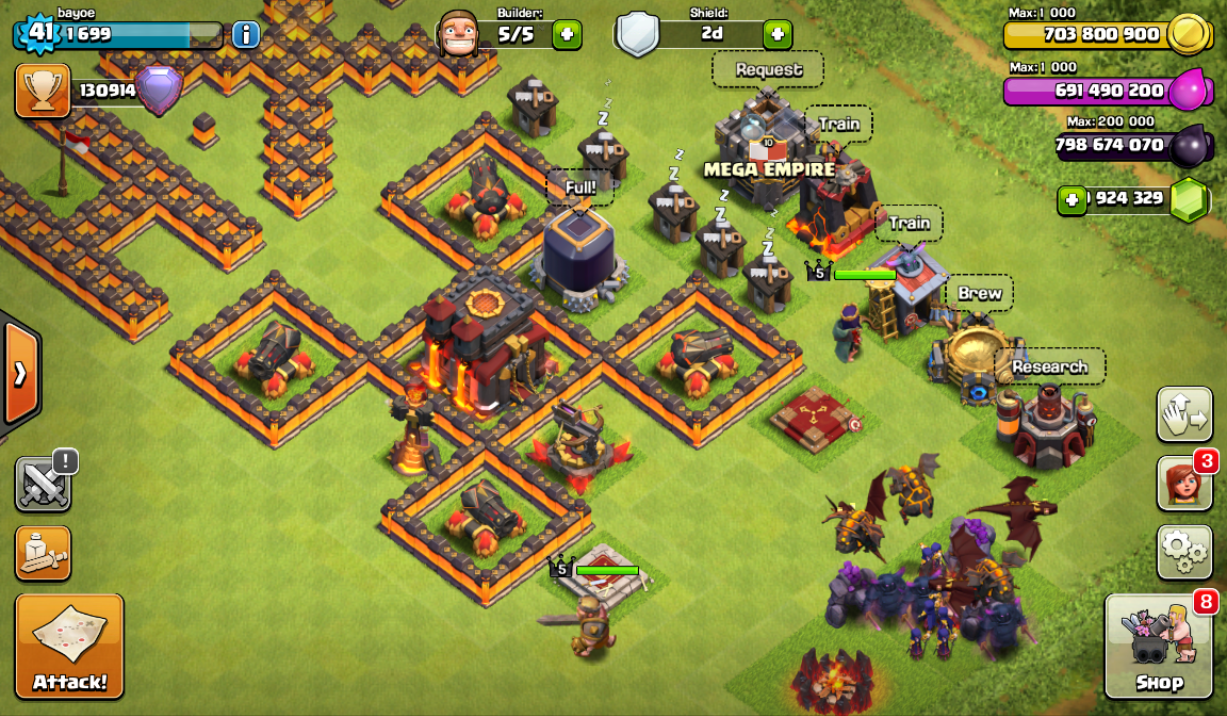This screenshot has height=716, width=1227.
Task: Open the villager notifications button
Action: click(1184, 484)
